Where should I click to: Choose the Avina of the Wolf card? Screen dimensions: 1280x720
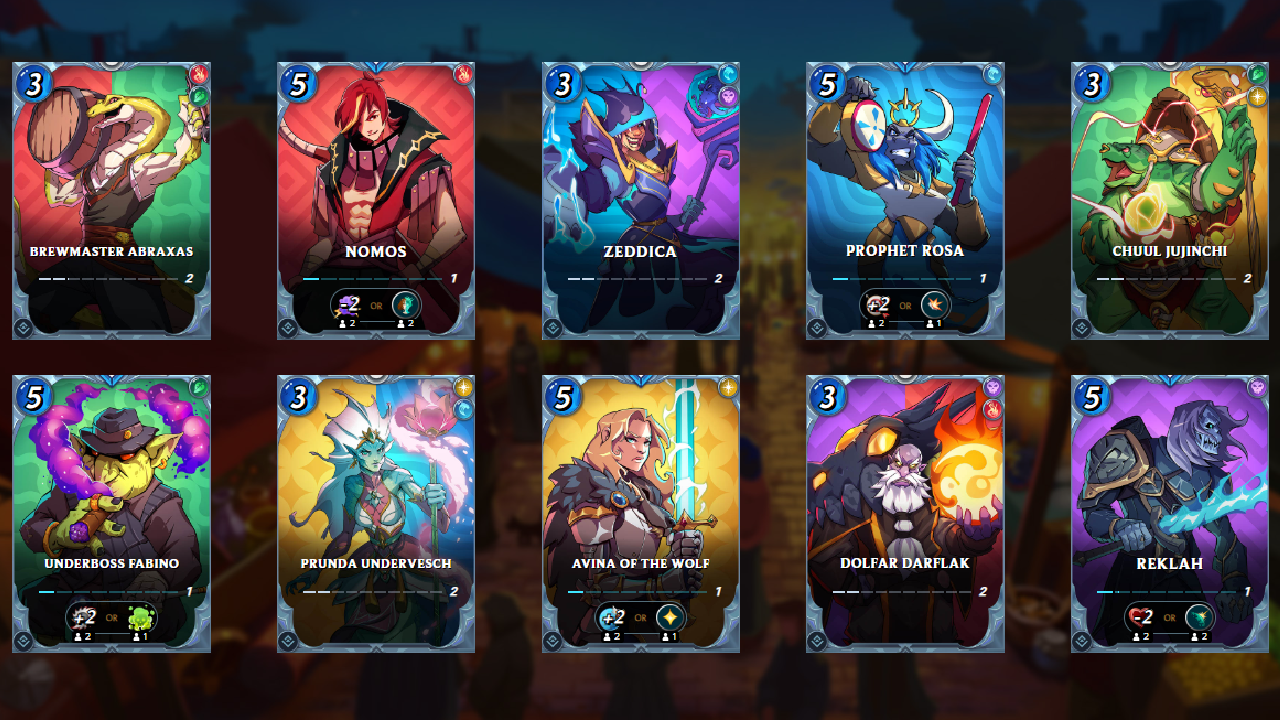coord(641,513)
